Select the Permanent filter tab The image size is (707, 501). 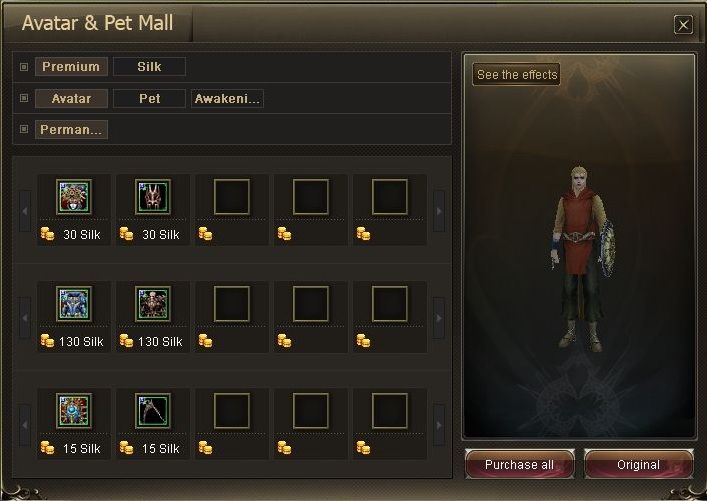tap(71, 130)
